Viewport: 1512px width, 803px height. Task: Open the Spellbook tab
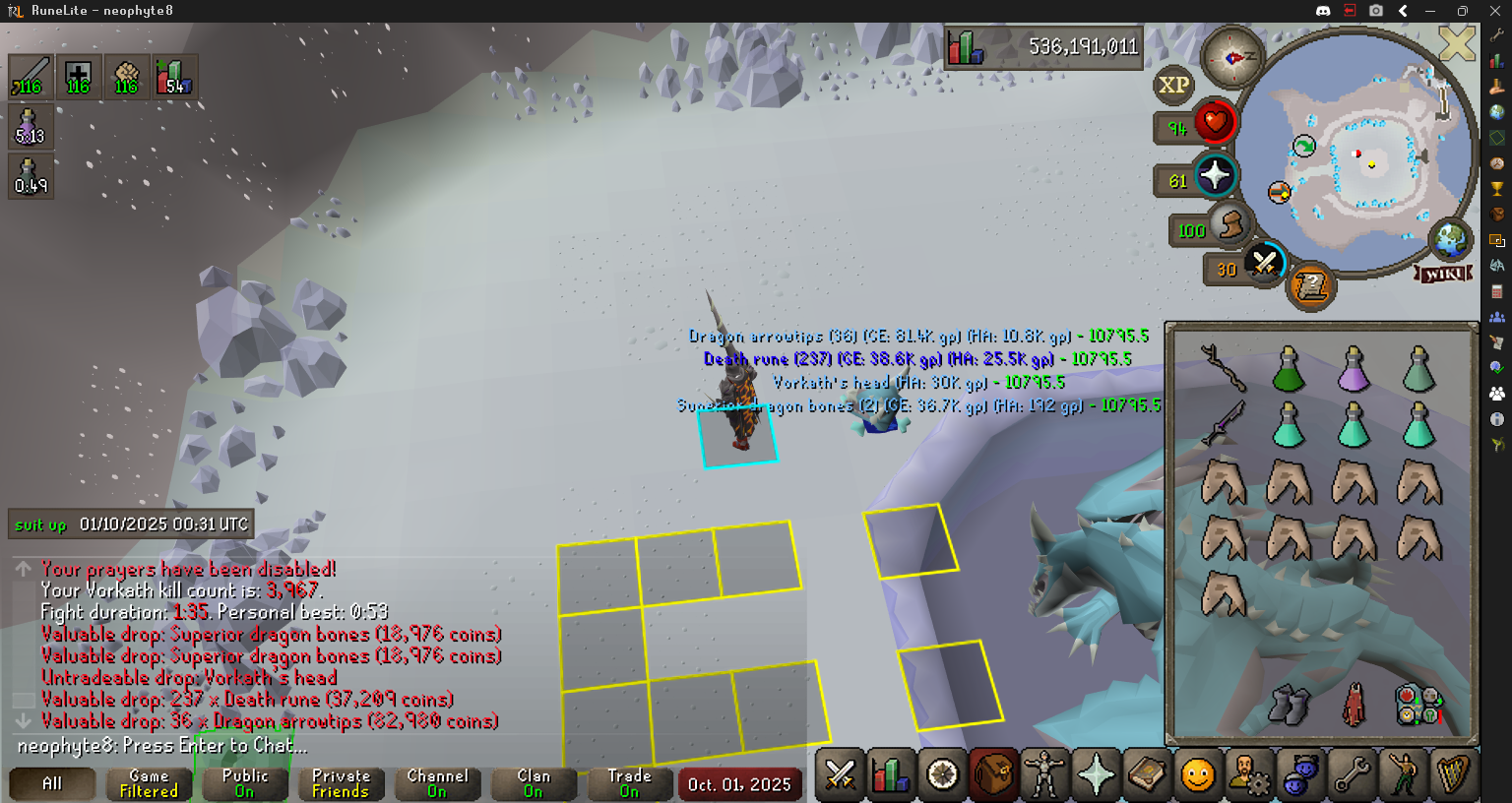click(x=1147, y=775)
